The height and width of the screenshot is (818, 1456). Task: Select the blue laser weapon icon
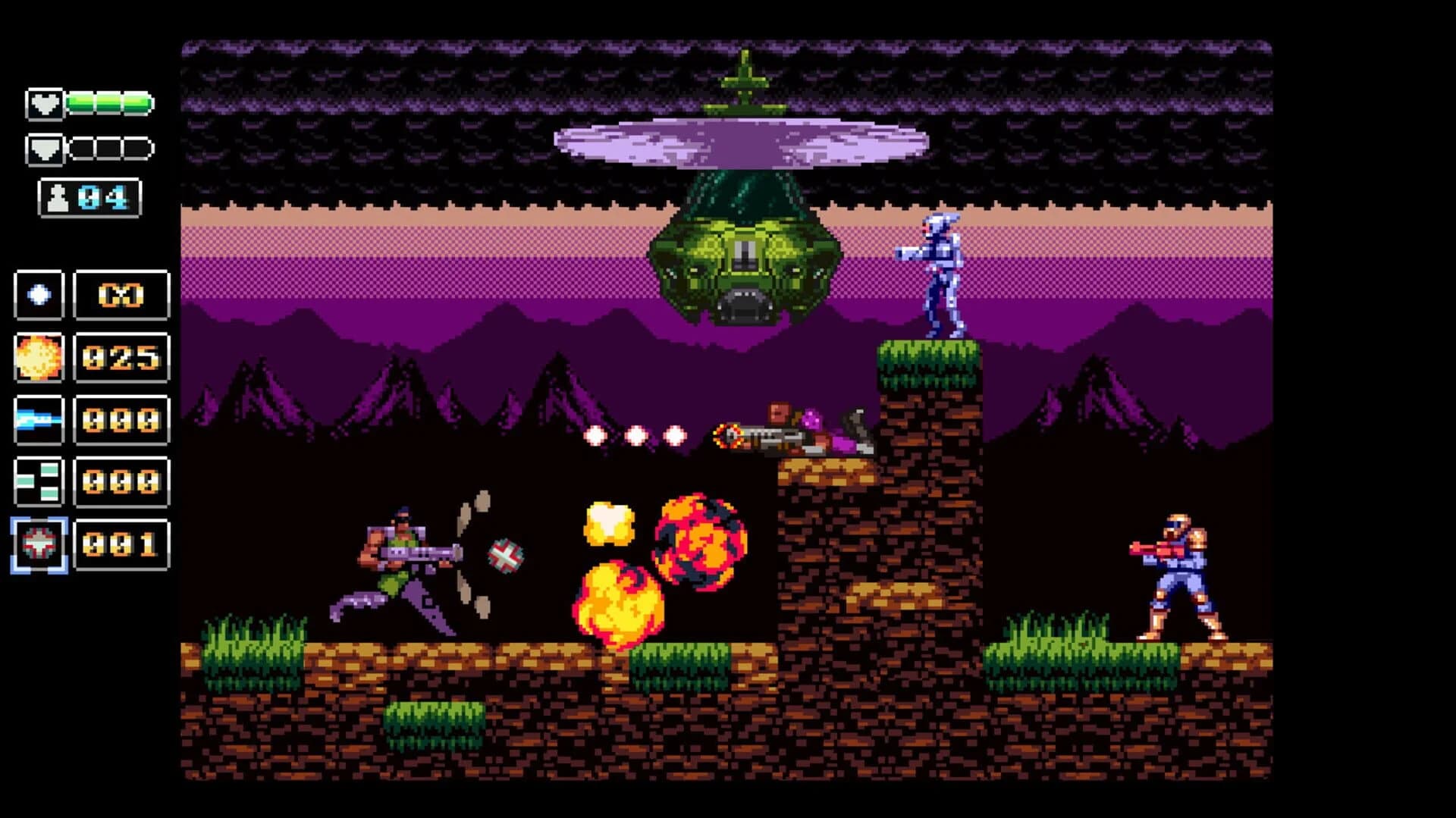click(x=39, y=422)
